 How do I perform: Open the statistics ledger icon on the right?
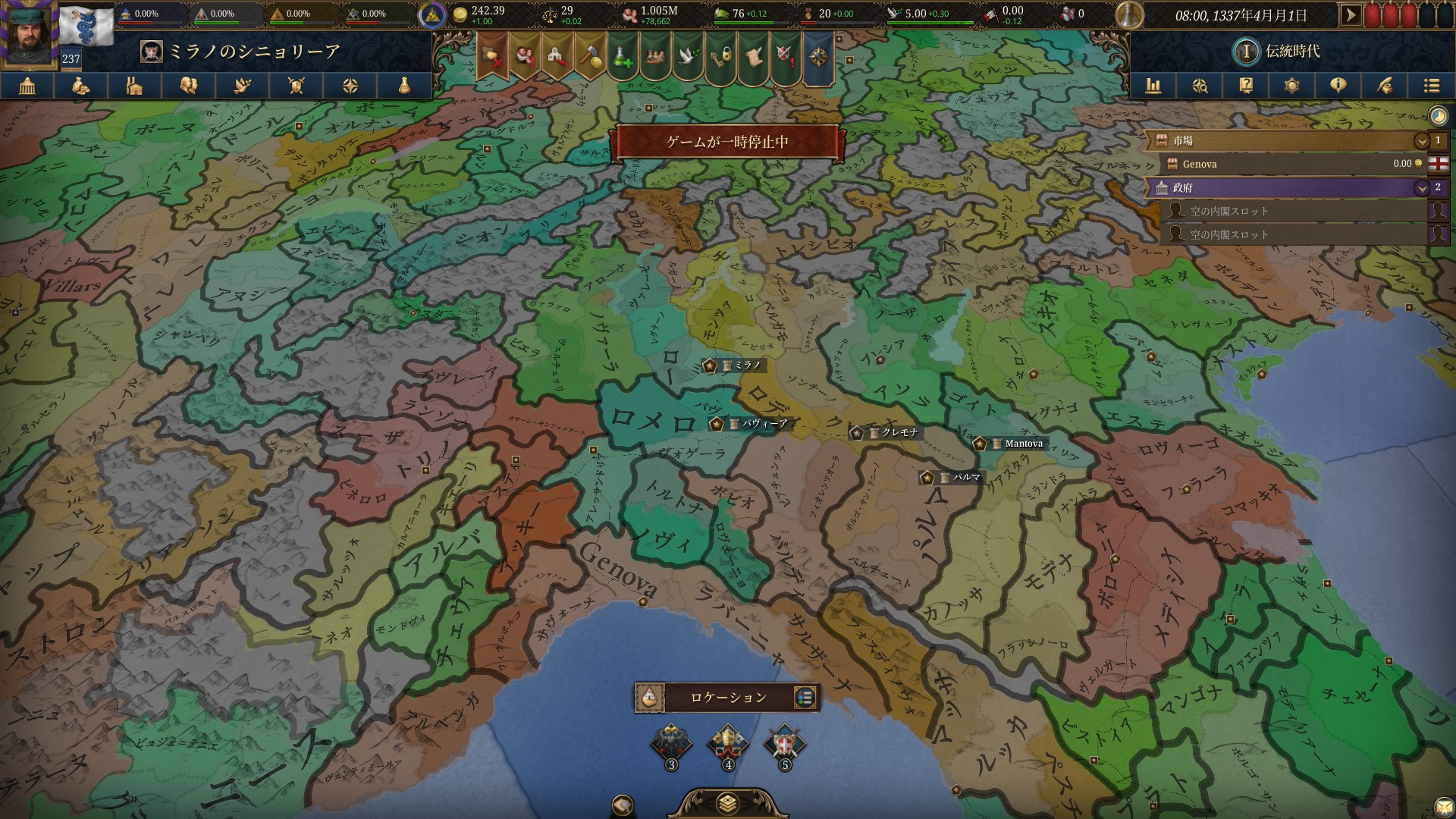1153,86
